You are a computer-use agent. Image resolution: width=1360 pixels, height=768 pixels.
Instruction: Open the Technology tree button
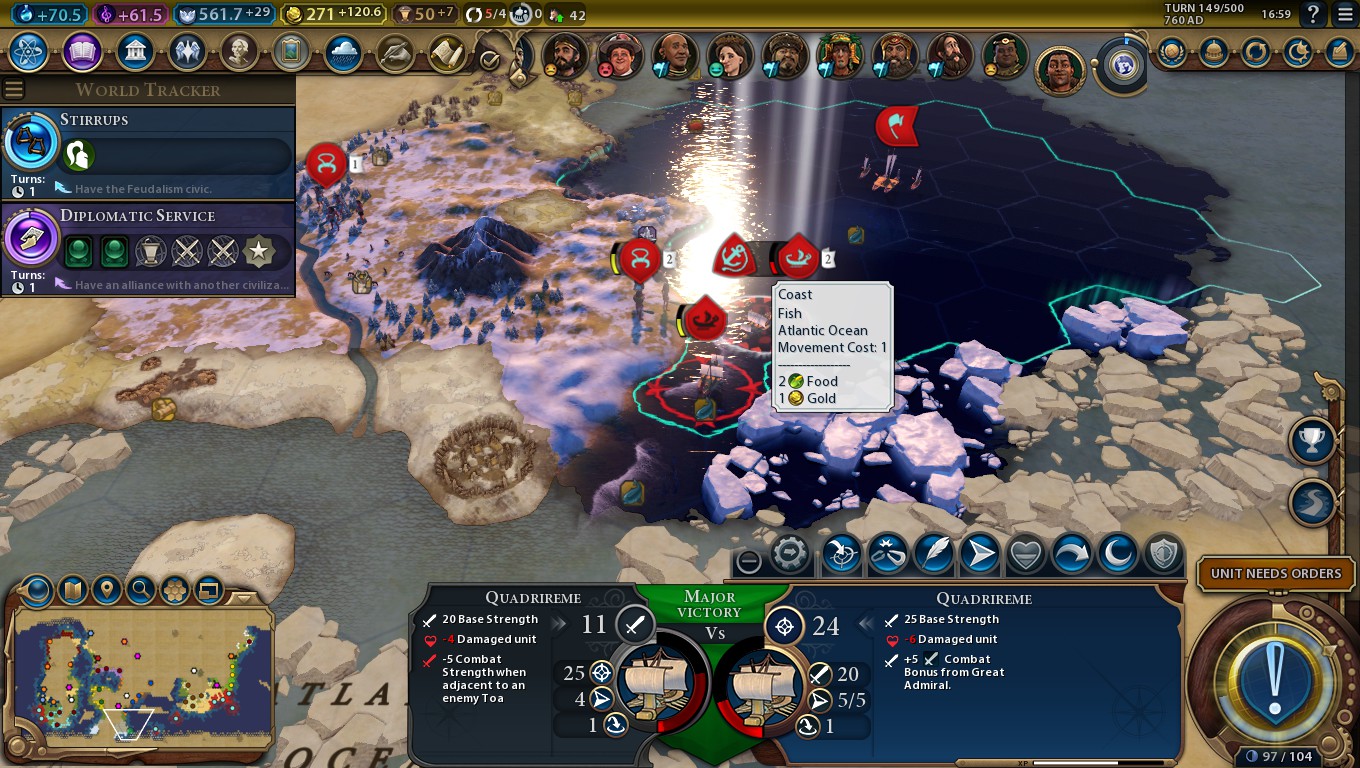(27, 52)
